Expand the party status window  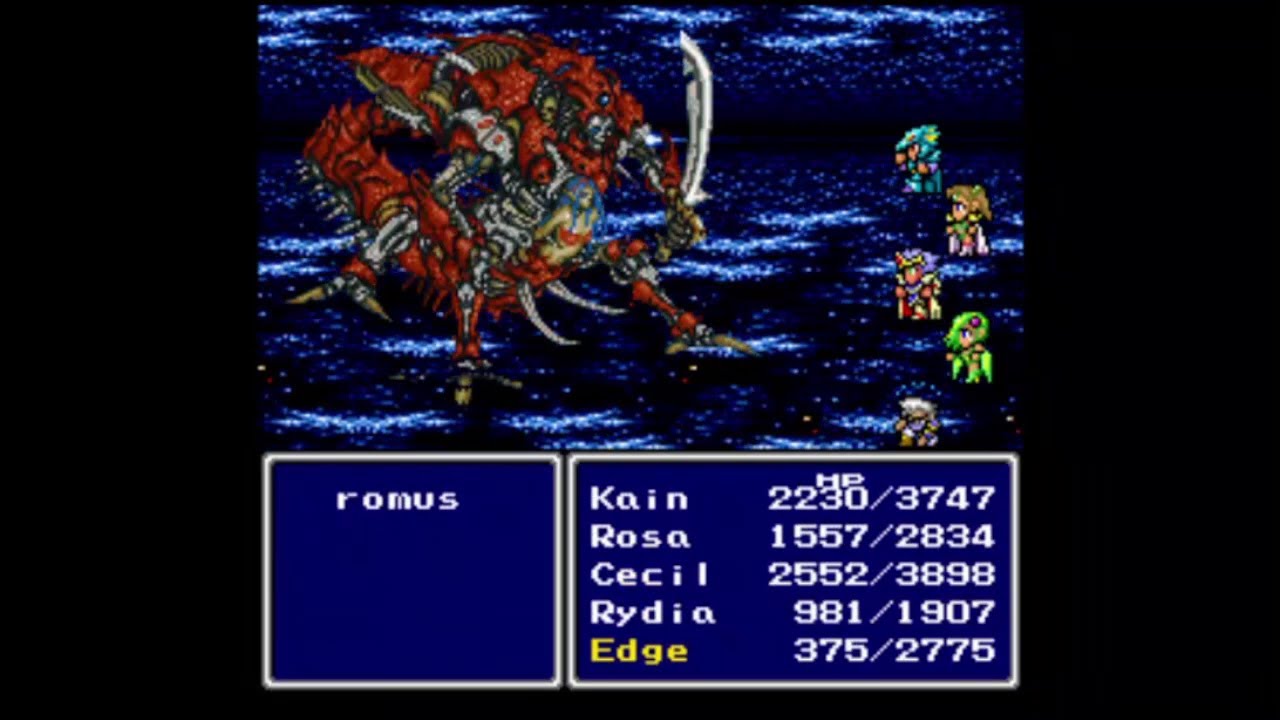pyautogui.click(x=793, y=572)
